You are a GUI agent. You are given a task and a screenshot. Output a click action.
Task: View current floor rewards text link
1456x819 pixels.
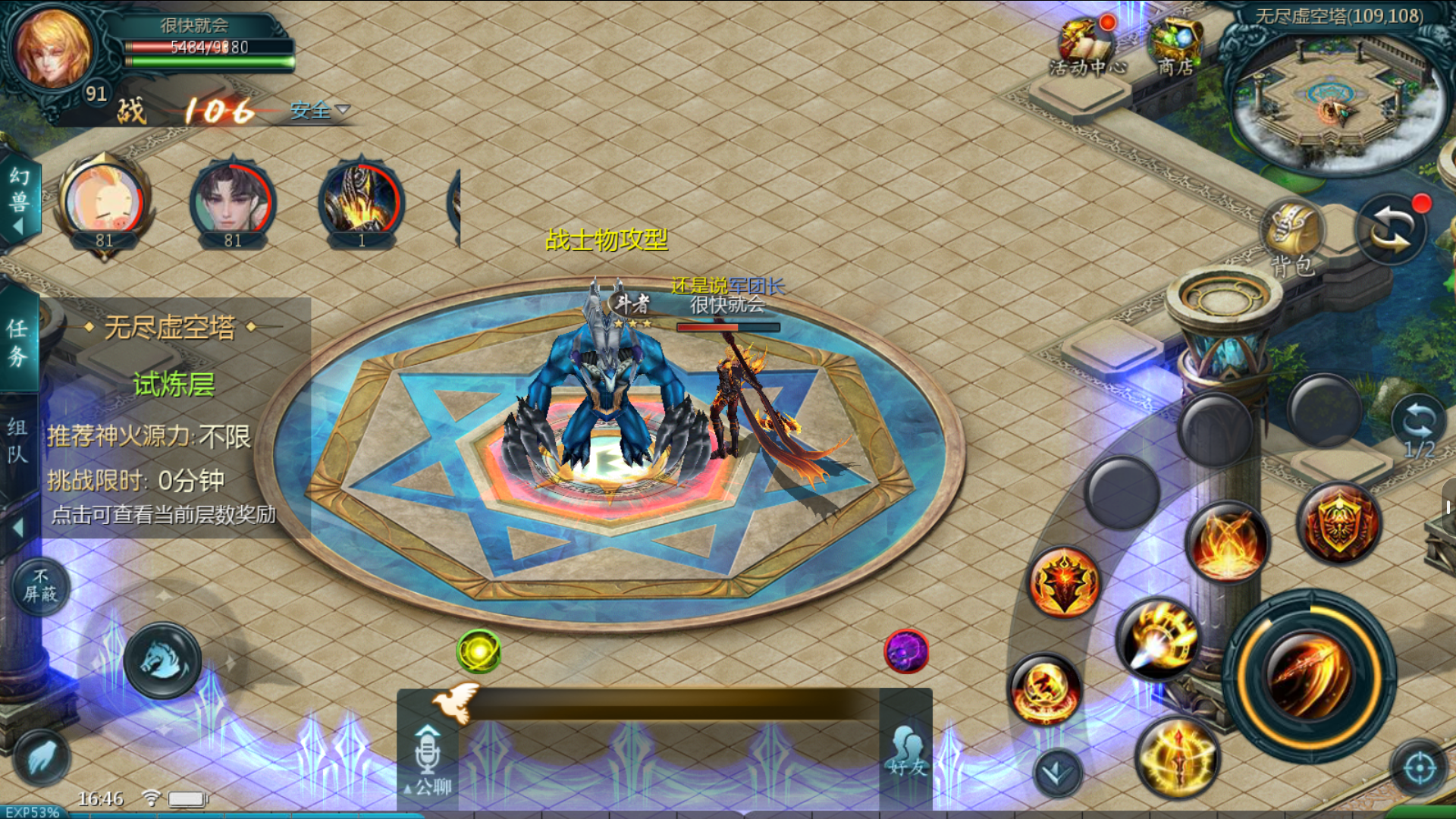[163, 515]
